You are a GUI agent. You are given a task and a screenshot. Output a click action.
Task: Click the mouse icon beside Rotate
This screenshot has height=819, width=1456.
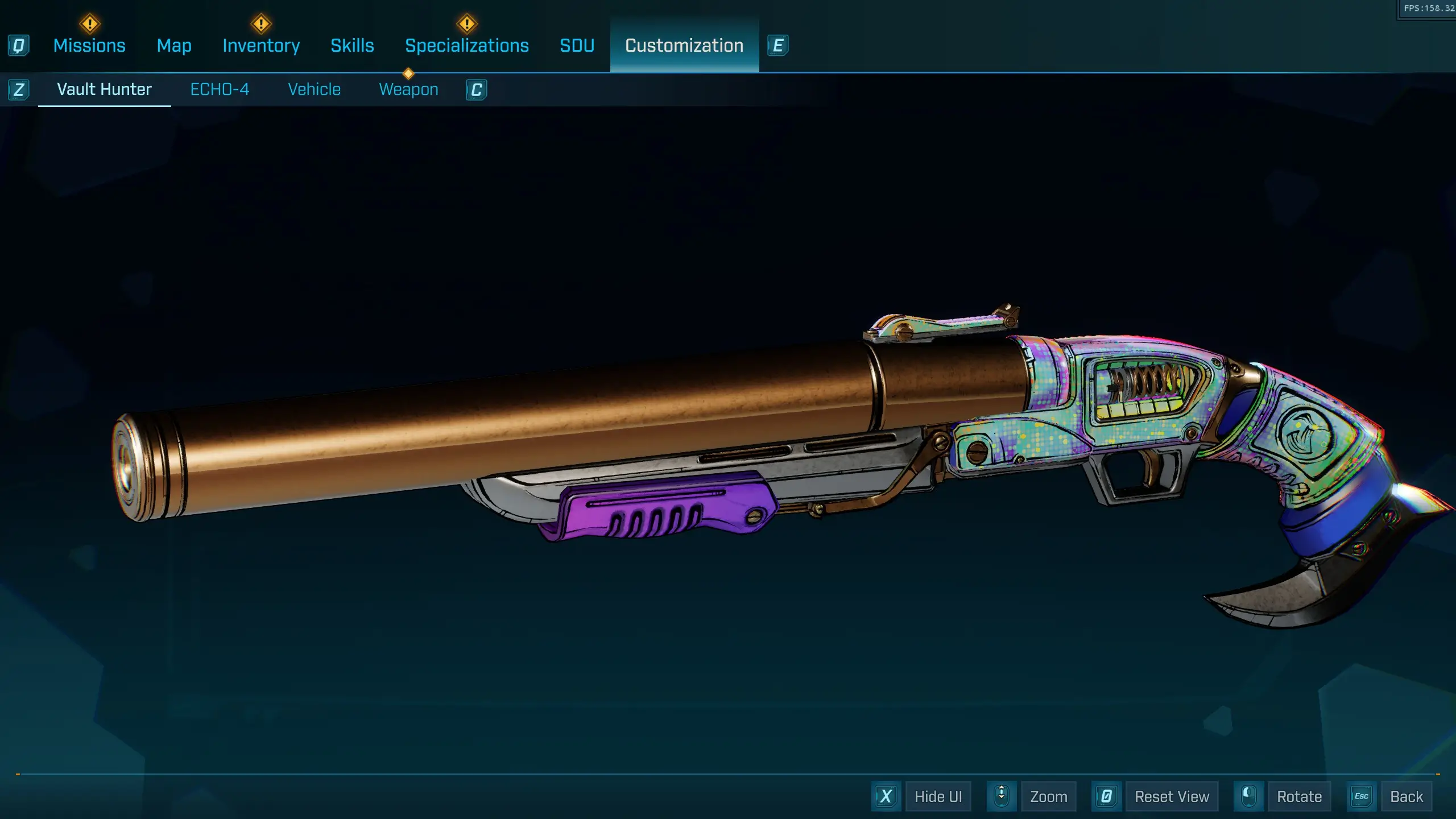point(1249,796)
